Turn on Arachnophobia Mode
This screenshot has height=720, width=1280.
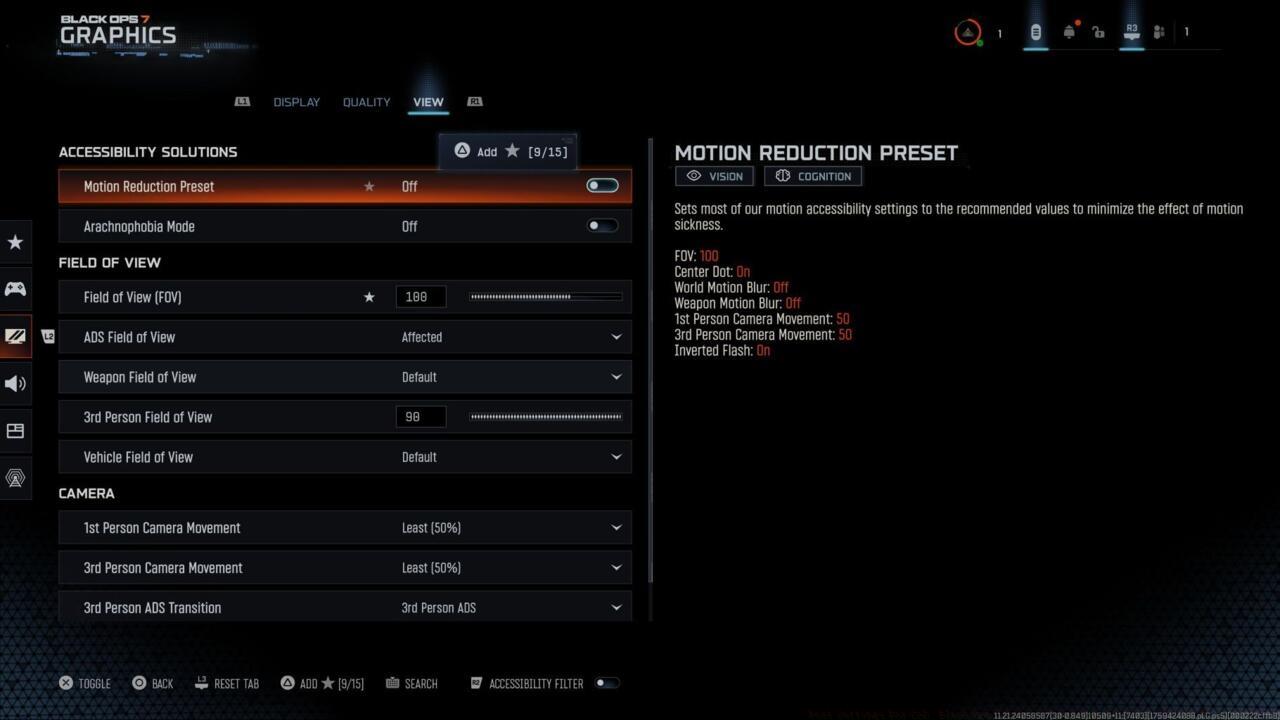pyautogui.click(x=602, y=225)
